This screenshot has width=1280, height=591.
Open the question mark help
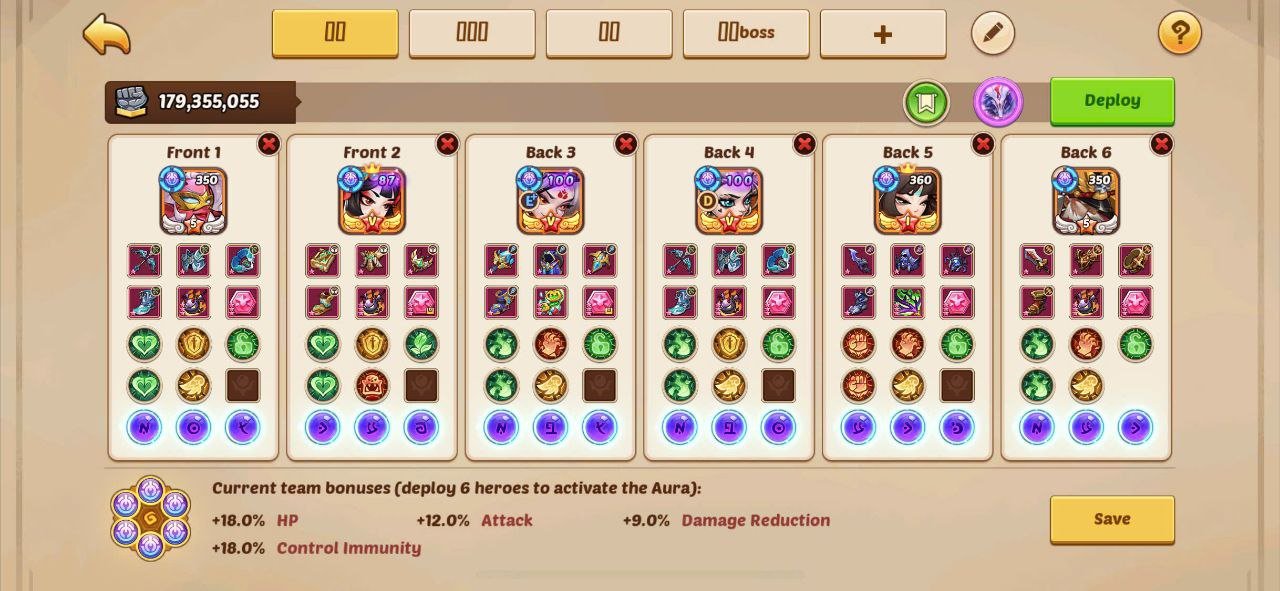click(1180, 34)
